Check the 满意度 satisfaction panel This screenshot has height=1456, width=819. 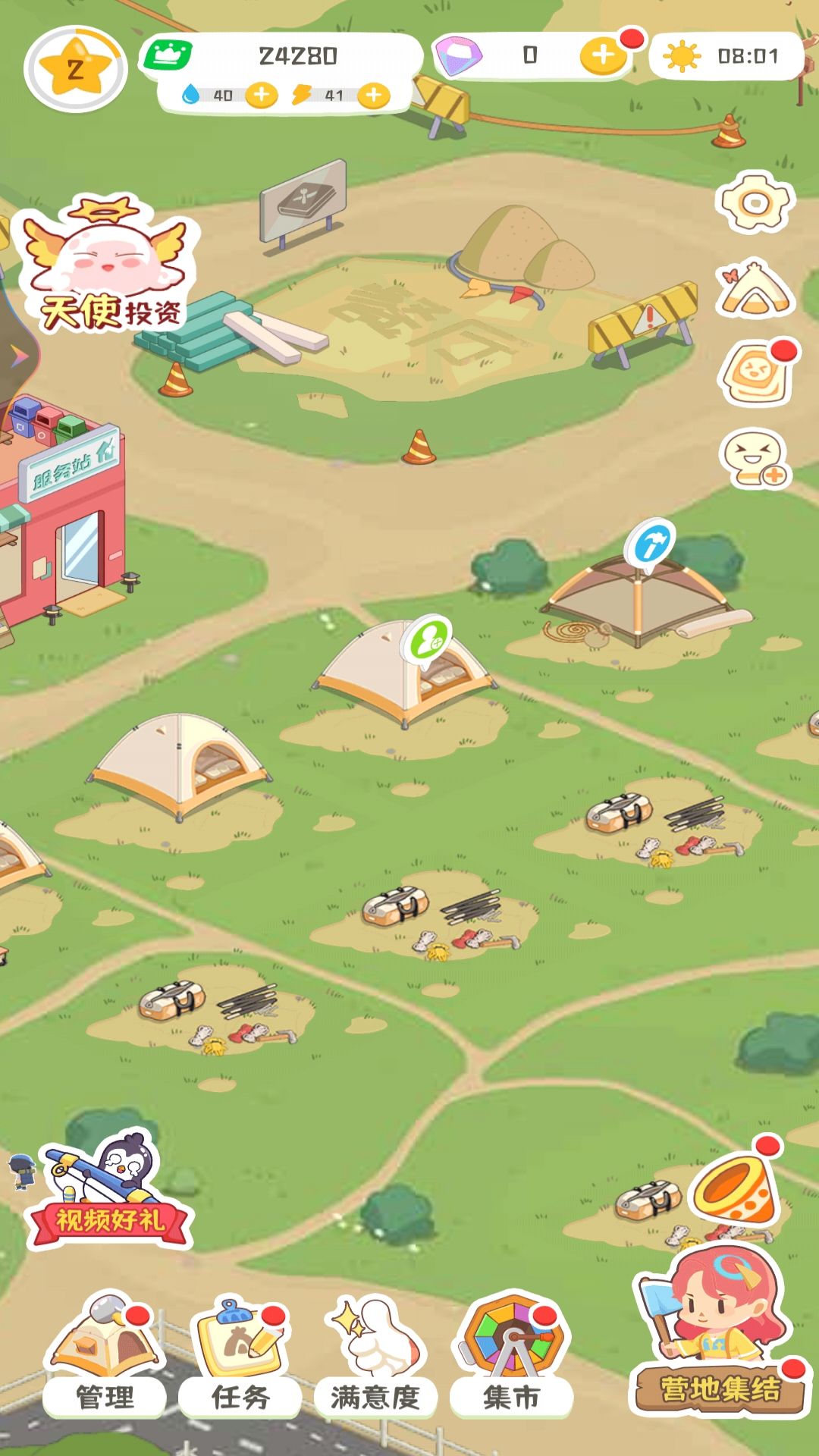coord(375,1356)
